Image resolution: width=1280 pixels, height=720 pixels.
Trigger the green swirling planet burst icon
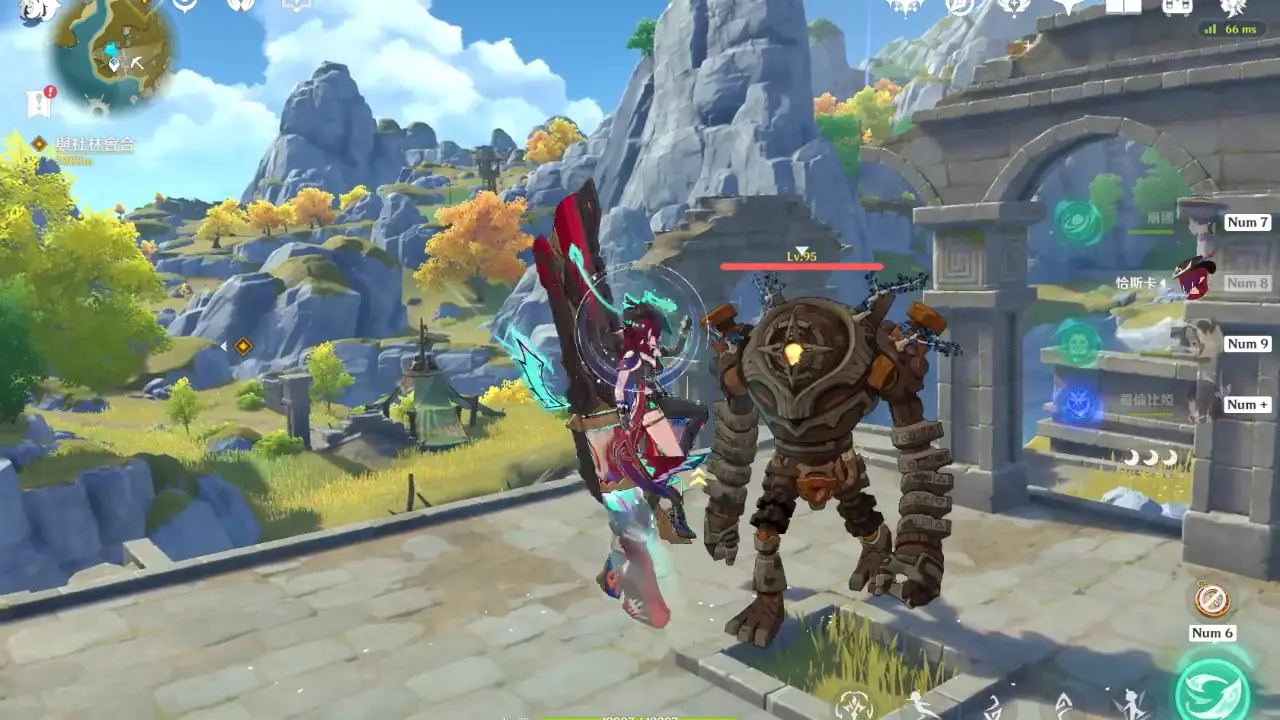point(1077,220)
